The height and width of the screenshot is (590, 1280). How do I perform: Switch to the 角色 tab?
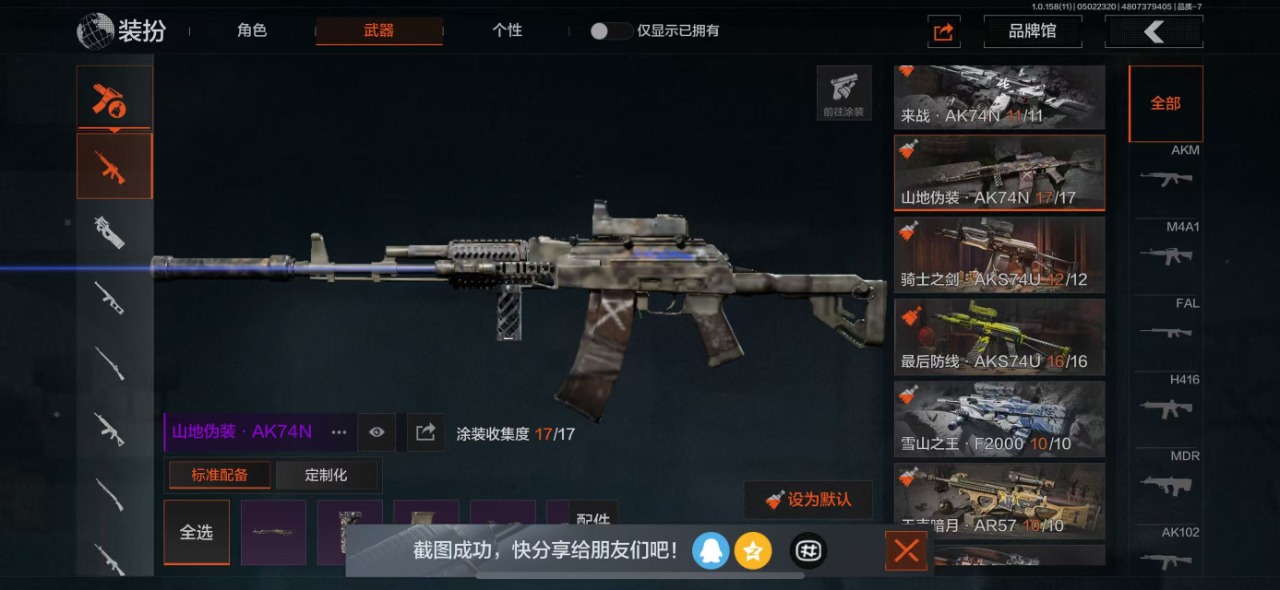[x=252, y=31]
